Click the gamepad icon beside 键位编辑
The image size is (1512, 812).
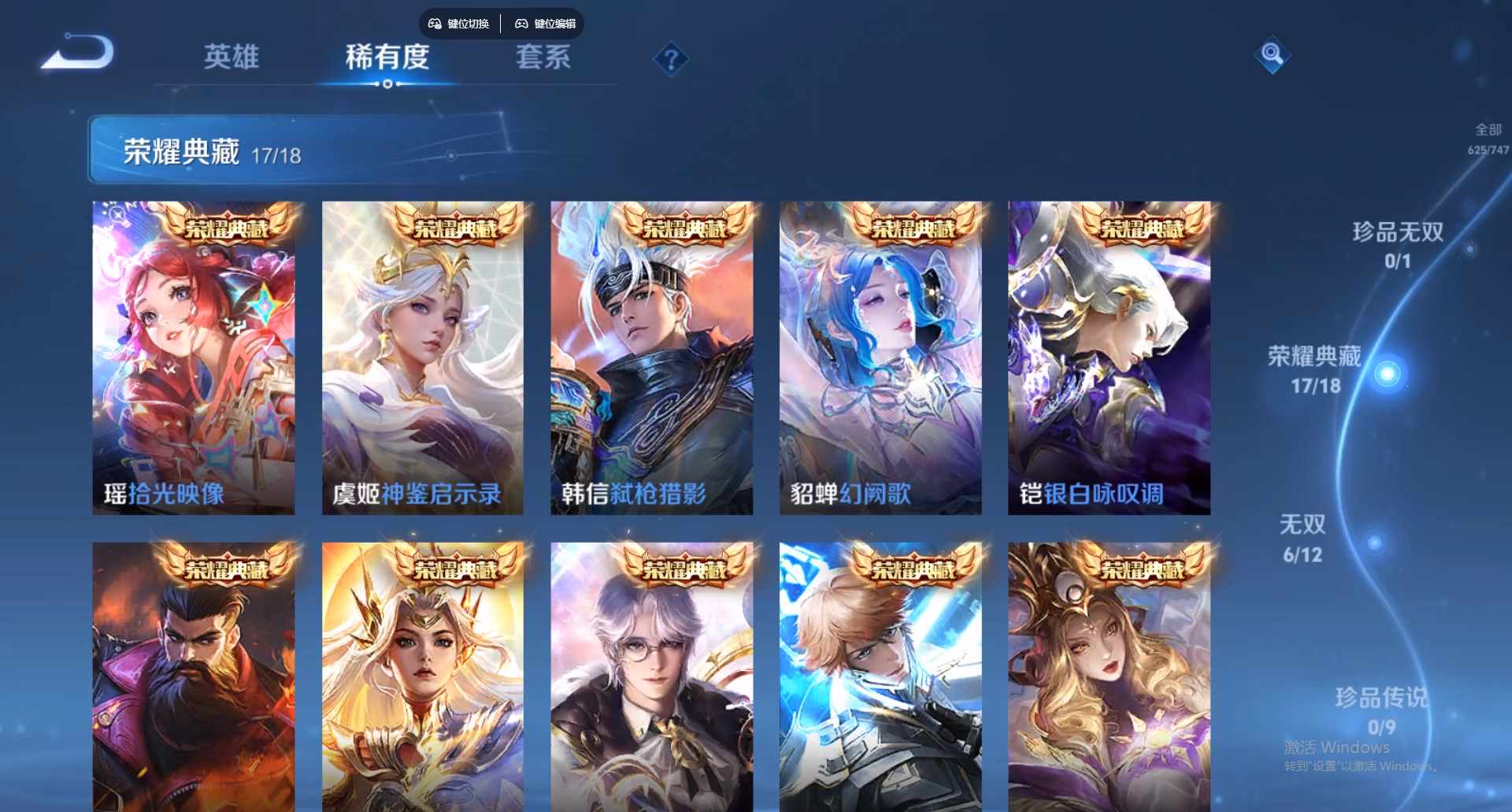click(x=521, y=24)
